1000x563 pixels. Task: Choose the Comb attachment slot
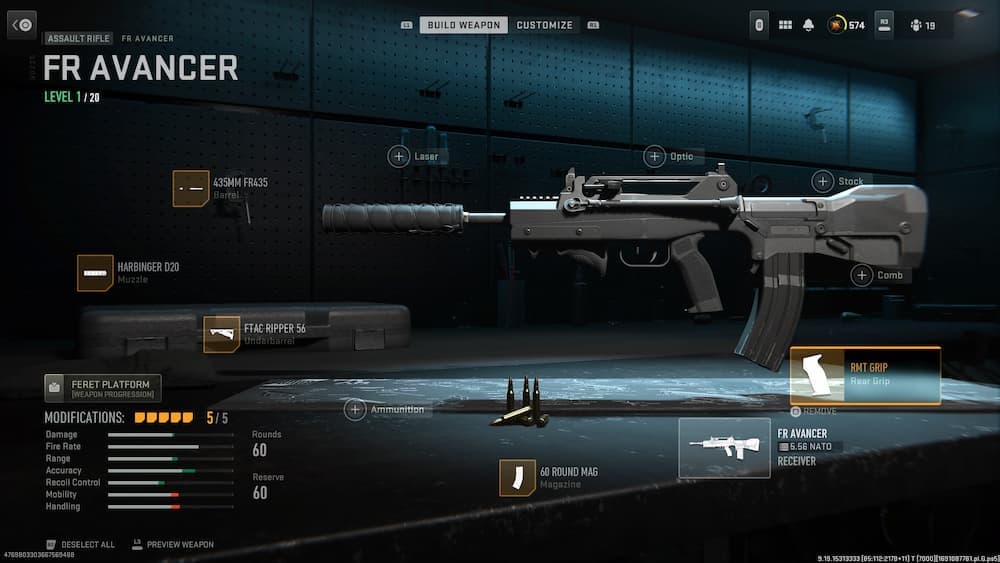click(862, 275)
